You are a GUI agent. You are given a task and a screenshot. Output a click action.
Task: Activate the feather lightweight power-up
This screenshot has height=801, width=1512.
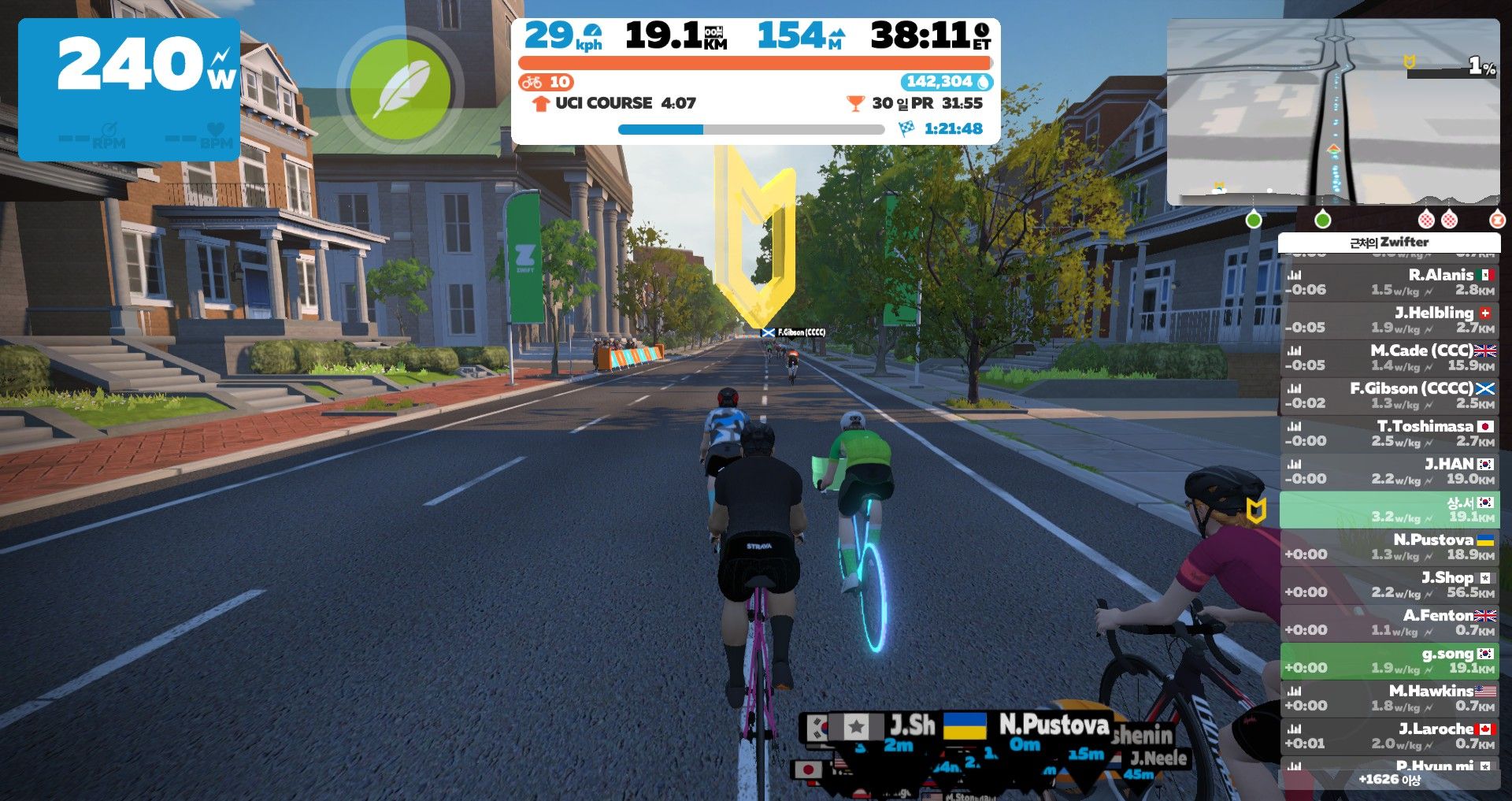click(400, 89)
